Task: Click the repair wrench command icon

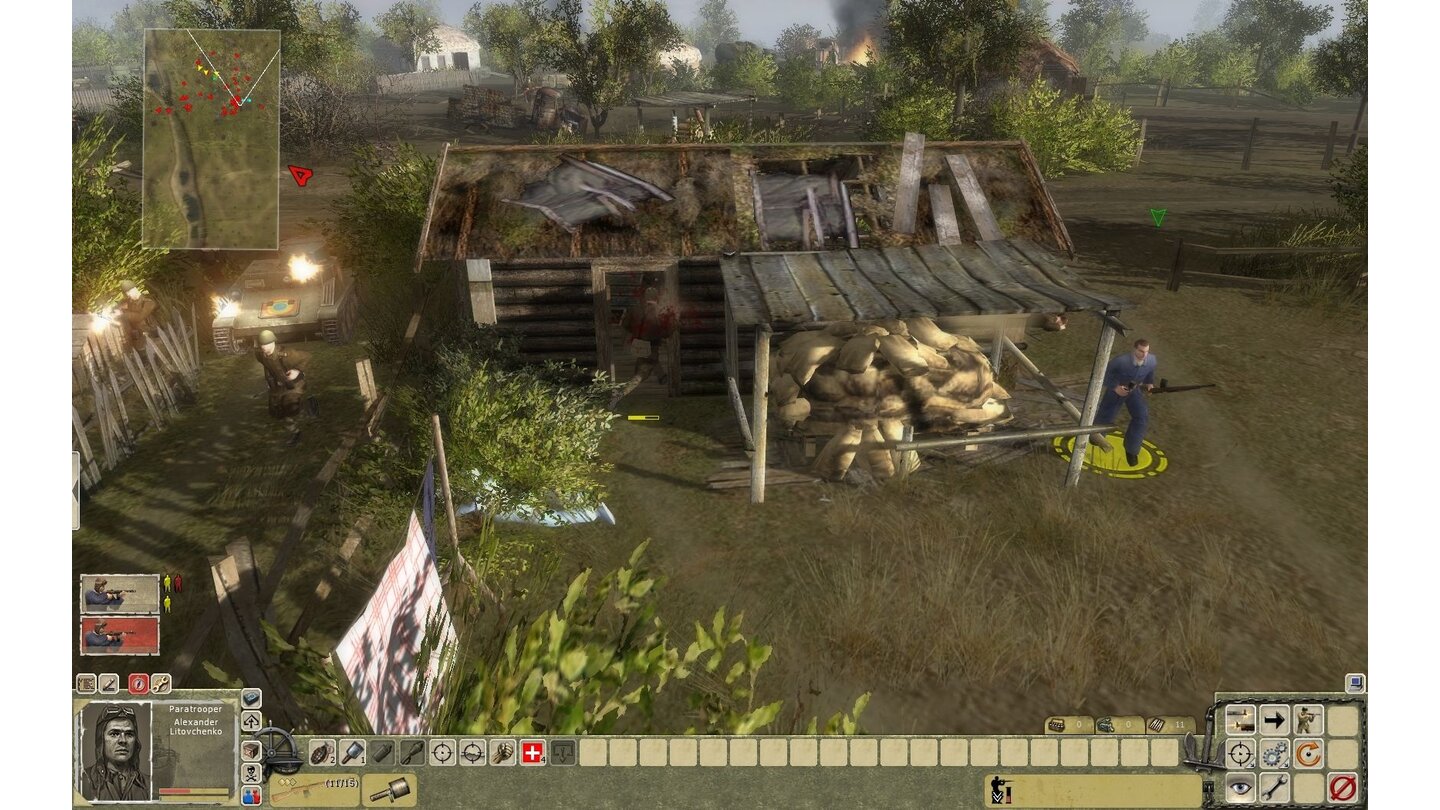Action: pyautogui.click(x=1274, y=788)
